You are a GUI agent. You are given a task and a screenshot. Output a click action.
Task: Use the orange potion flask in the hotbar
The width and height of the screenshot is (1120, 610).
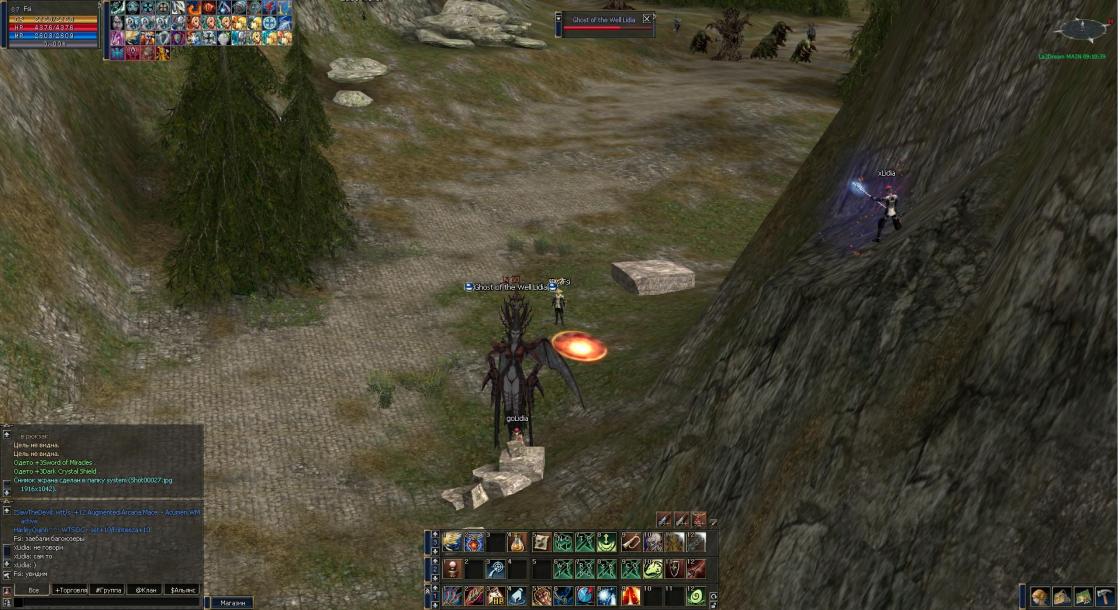(x=517, y=542)
